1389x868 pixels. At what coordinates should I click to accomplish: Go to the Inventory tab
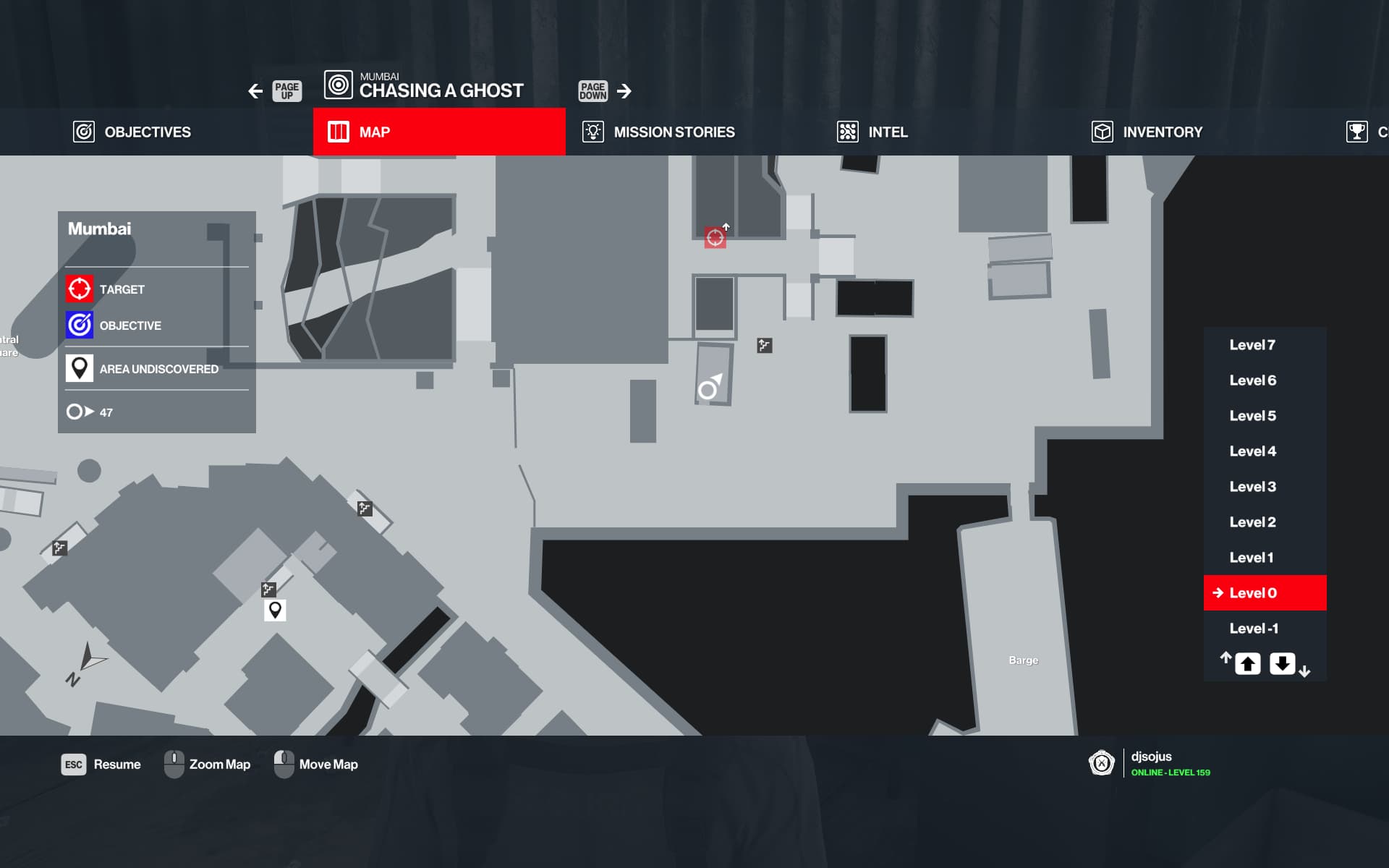tap(1147, 132)
